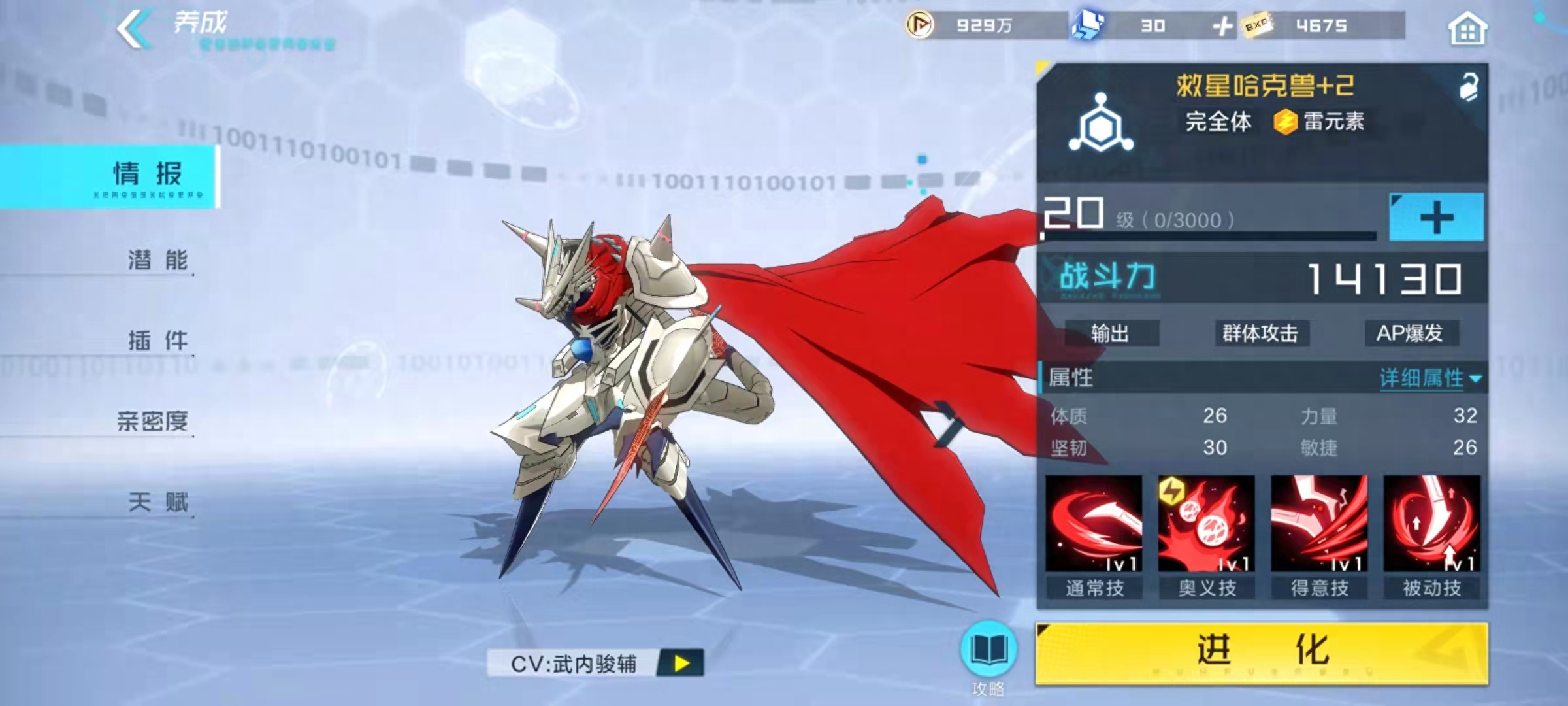Toggle the lock icon on character panel
Viewport: 1568px width, 706px height.
[x=1468, y=88]
